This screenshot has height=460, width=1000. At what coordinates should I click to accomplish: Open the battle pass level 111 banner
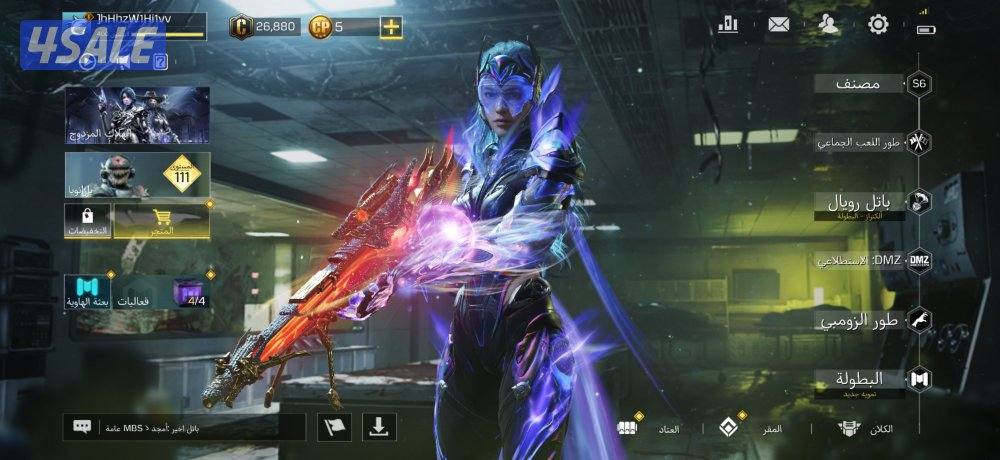tap(137, 175)
